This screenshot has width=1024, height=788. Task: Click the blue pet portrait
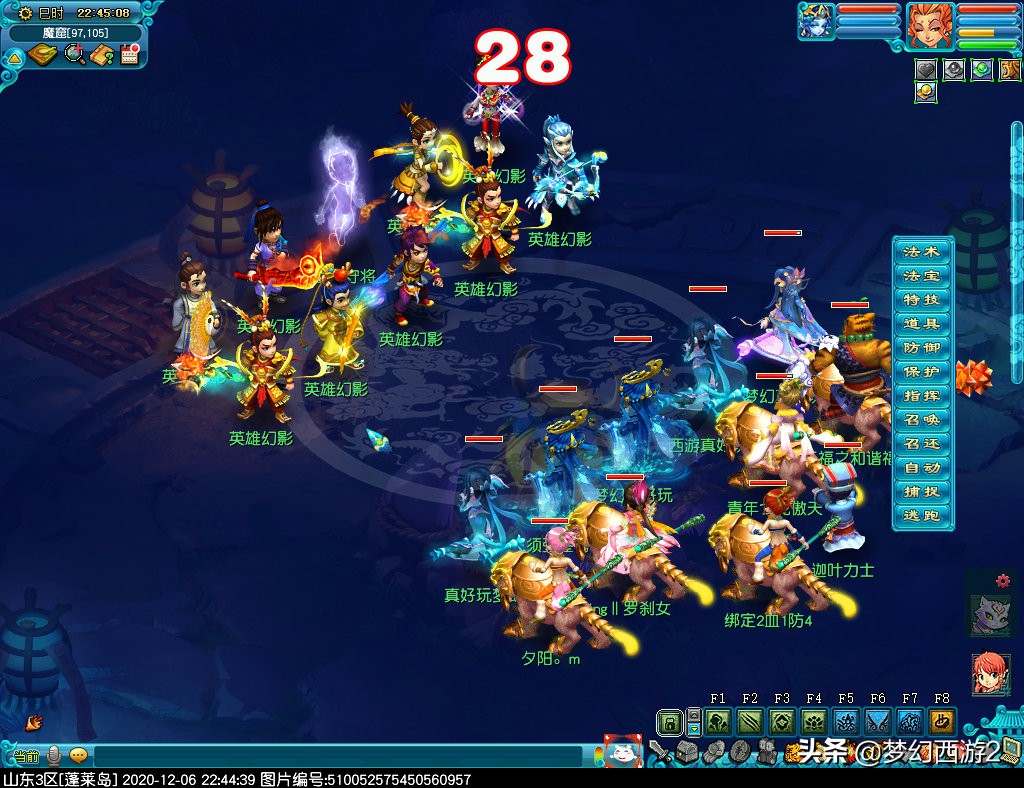[816, 22]
